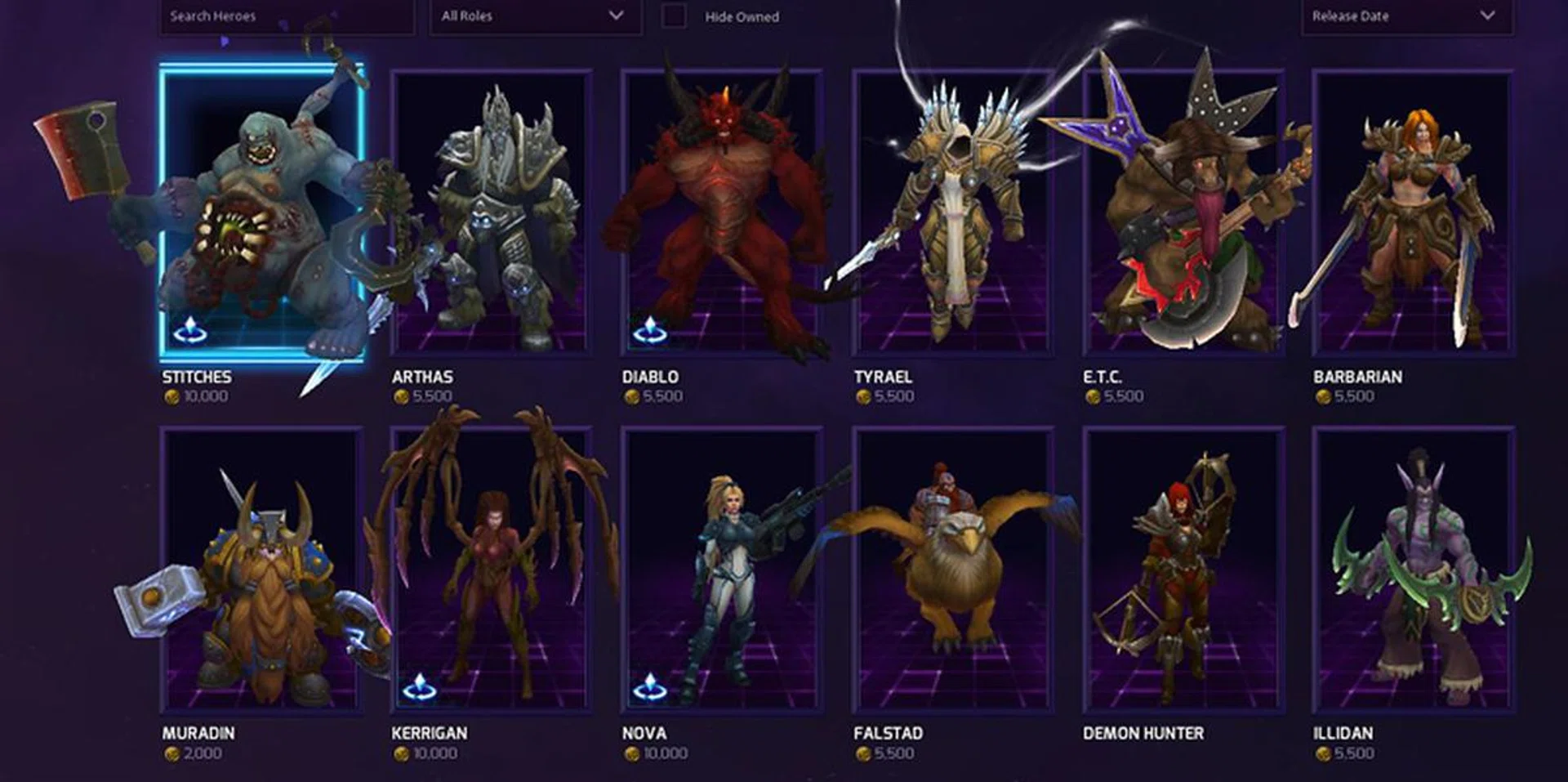
Task: Open the All Roles dropdown
Action: coord(534,16)
